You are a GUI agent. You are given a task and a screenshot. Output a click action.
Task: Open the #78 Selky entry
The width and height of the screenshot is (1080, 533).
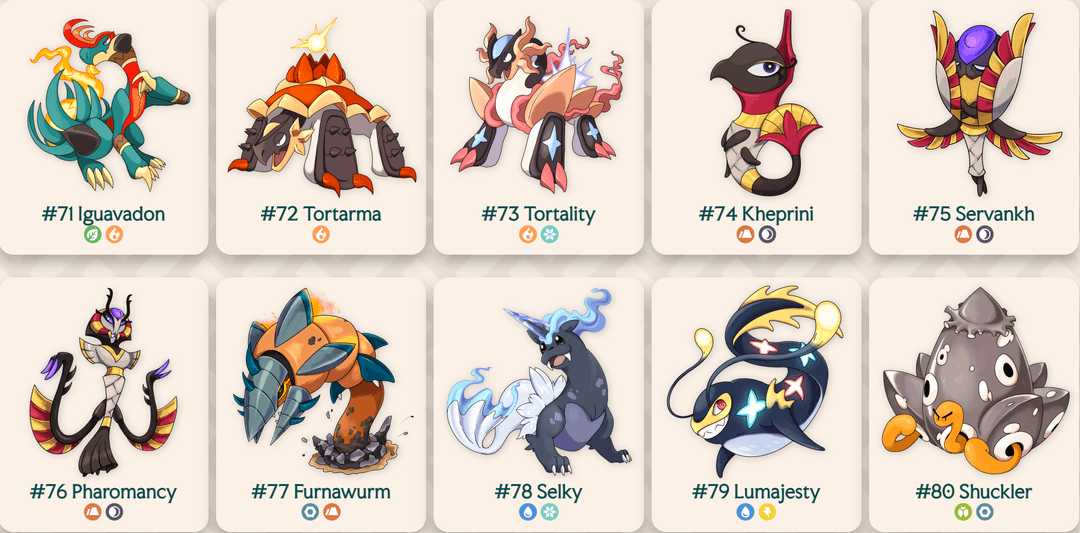pos(538,400)
